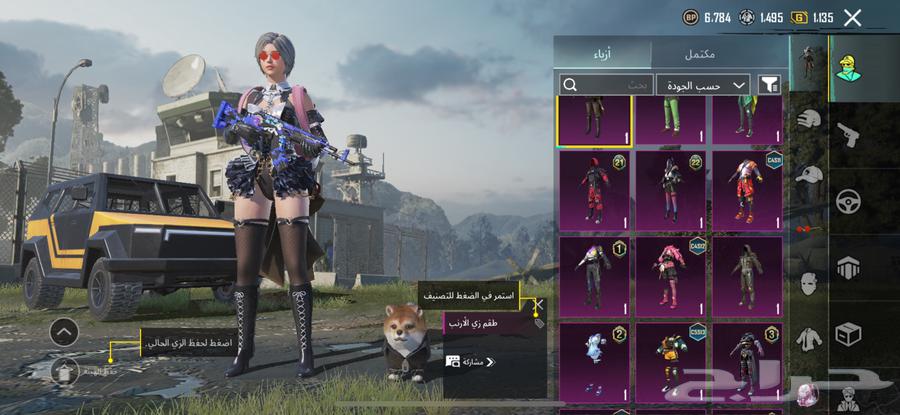Screen dimensions: 900x415
Task: Close the inventory screen with the X
Action: (x=852, y=17)
